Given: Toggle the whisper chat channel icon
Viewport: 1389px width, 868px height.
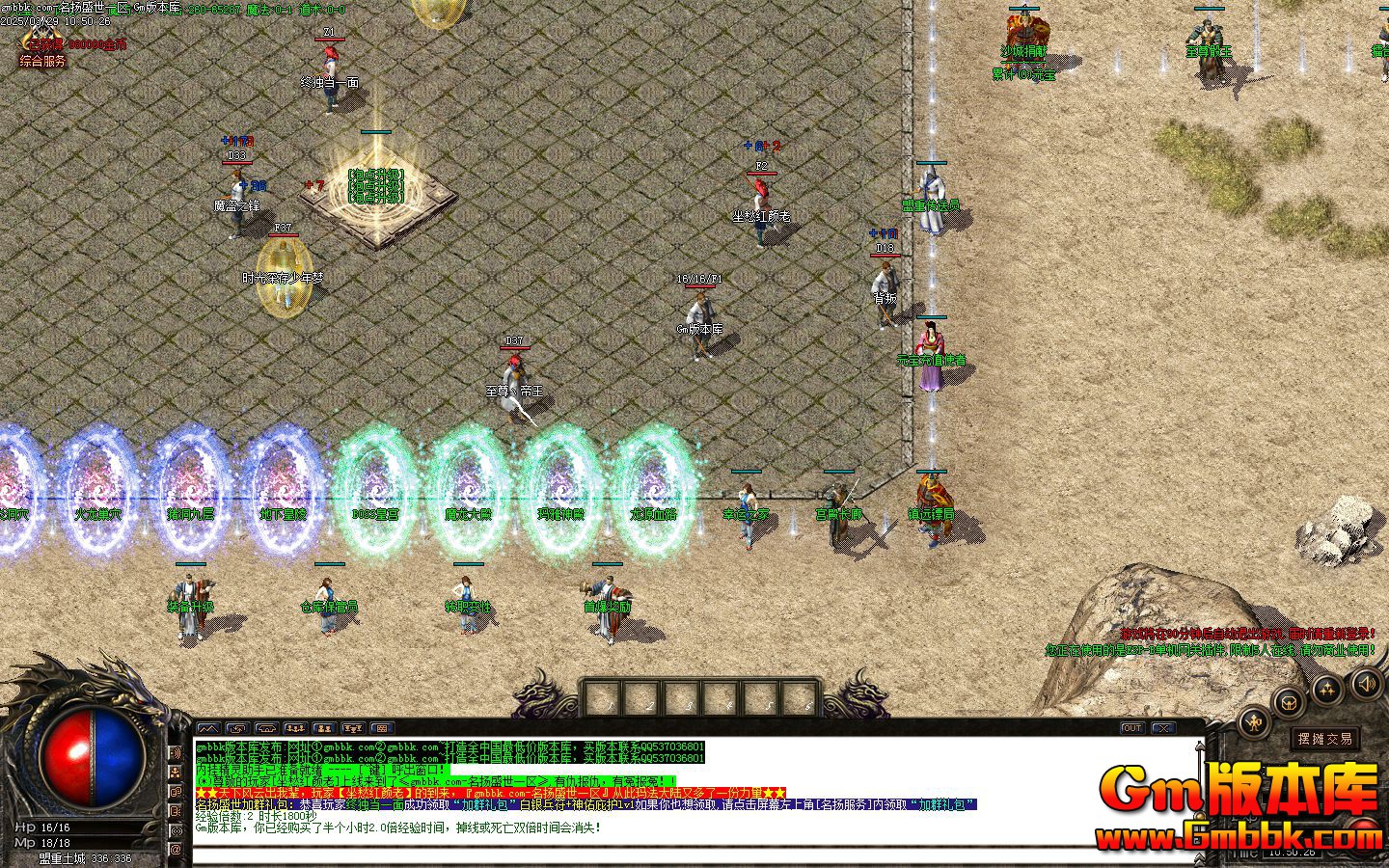Looking at the screenshot, I should 177,810.
